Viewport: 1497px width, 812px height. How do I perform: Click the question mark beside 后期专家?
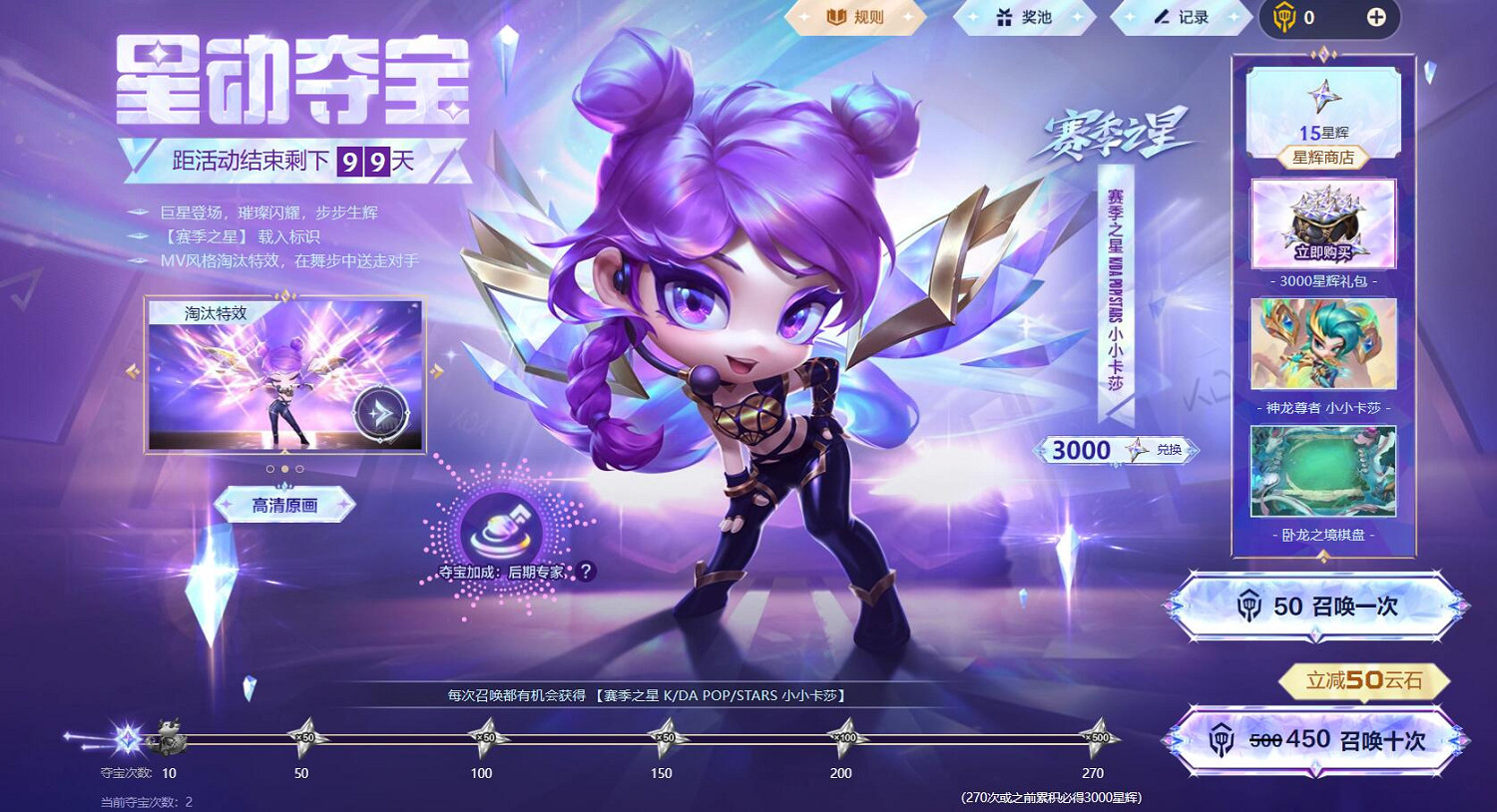[586, 570]
